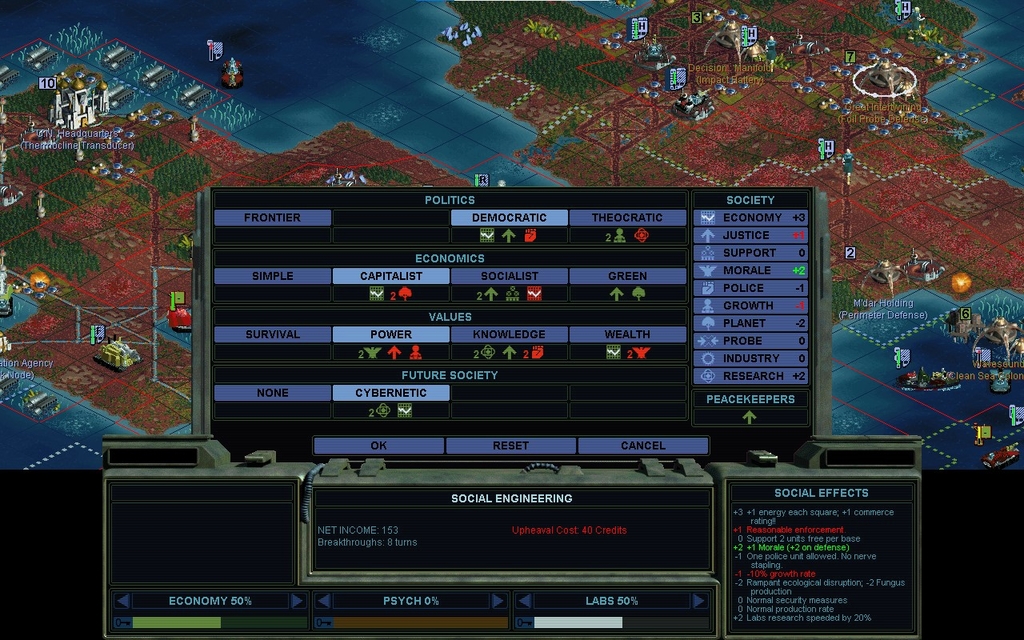Image resolution: width=1024 pixels, height=640 pixels.
Task: Reset the social engineering choices
Action: point(510,446)
